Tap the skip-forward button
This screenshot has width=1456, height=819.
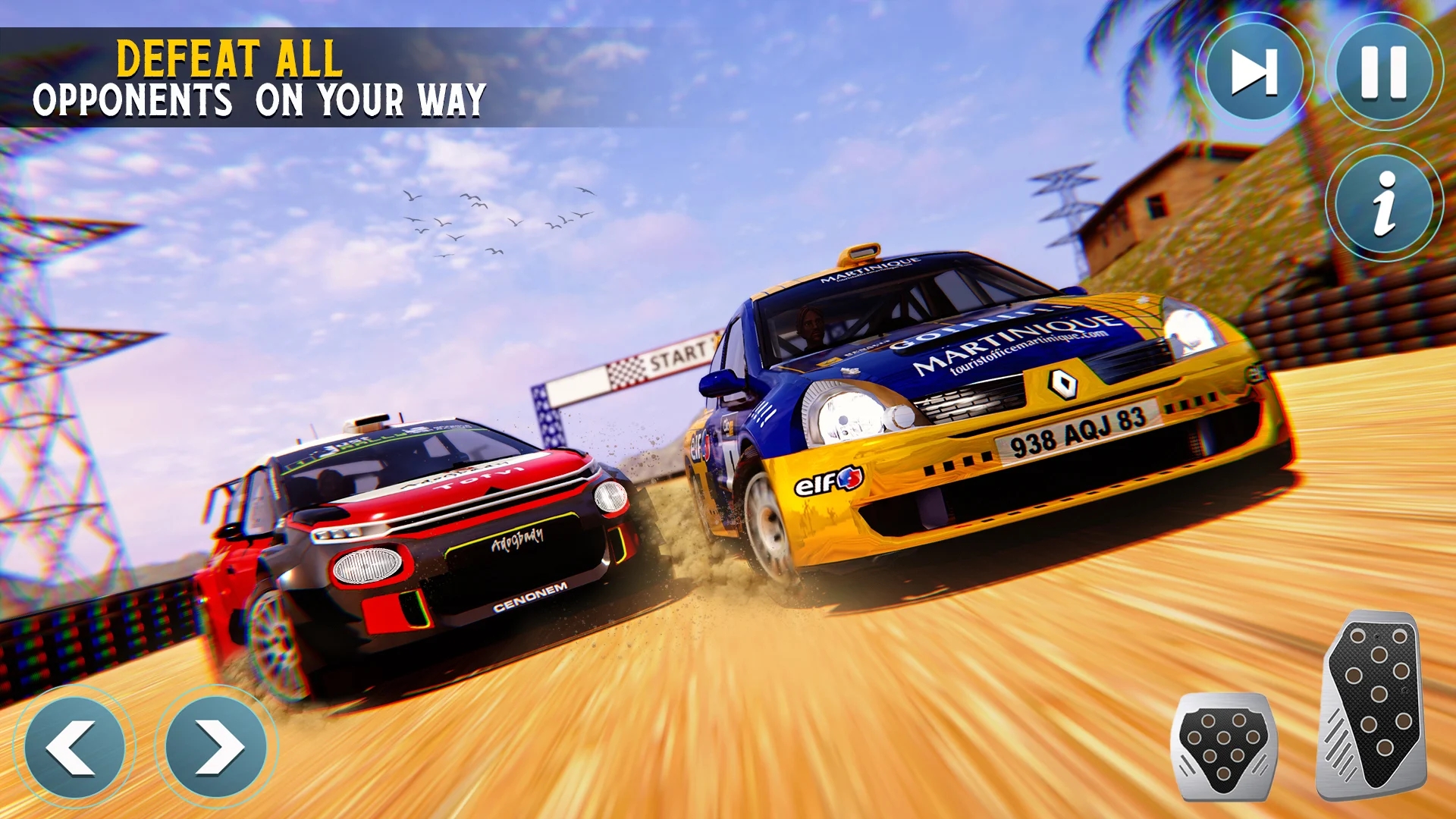pyautogui.click(x=1254, y=72)
